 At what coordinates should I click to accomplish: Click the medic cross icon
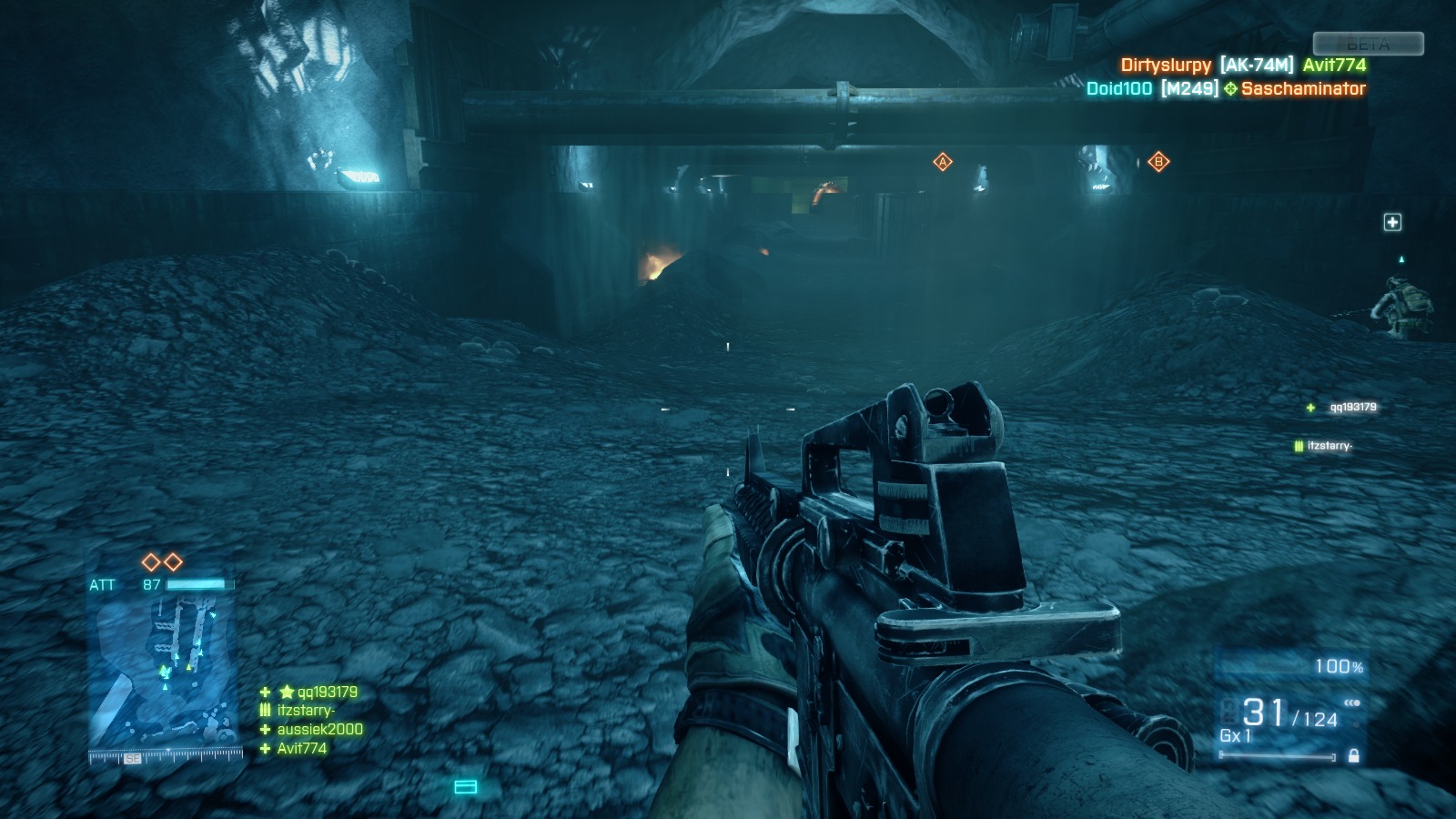[x=1392, y=223]
